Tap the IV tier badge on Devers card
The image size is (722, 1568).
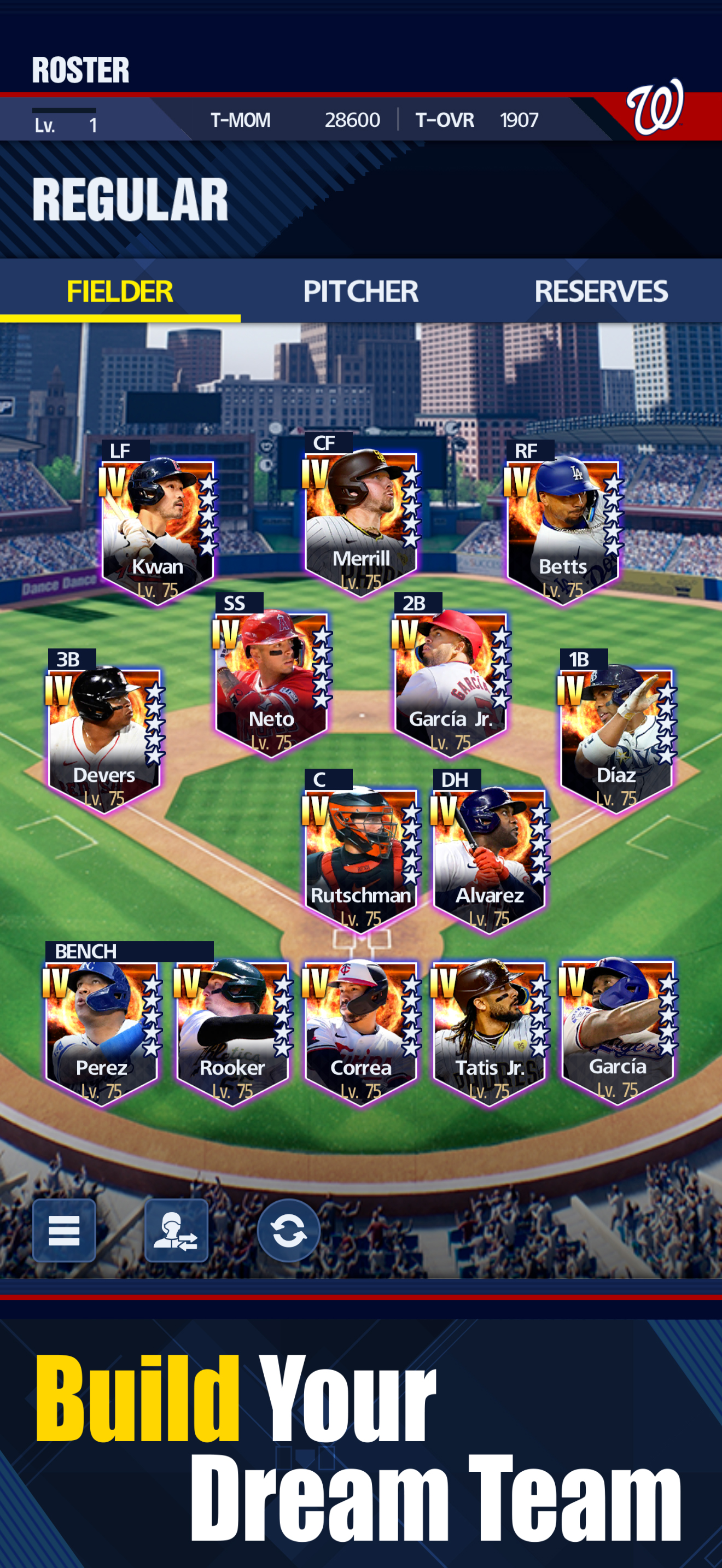click(x=59, y=688)
